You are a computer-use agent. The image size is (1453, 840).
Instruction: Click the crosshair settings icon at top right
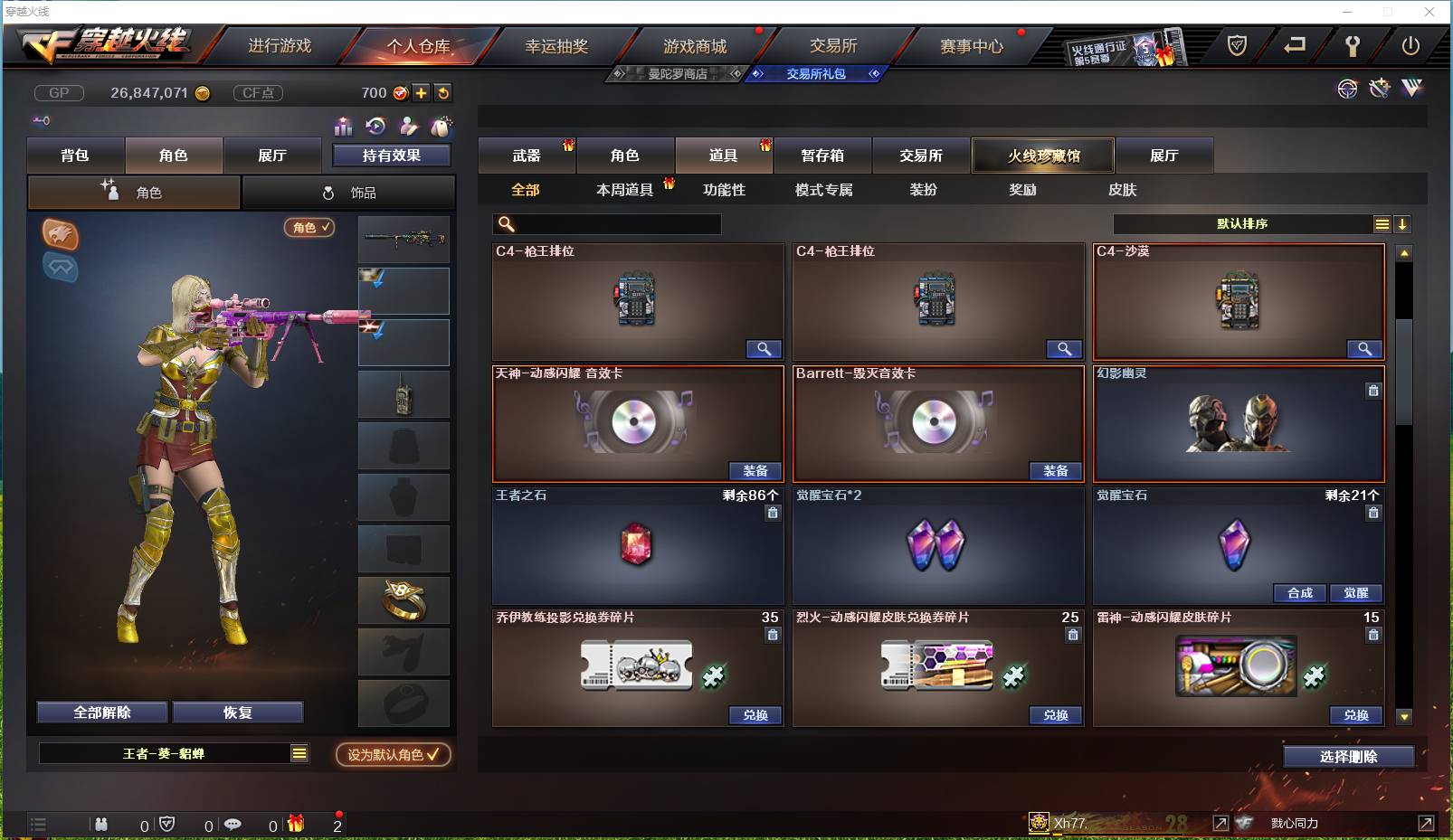(1348, 89)
